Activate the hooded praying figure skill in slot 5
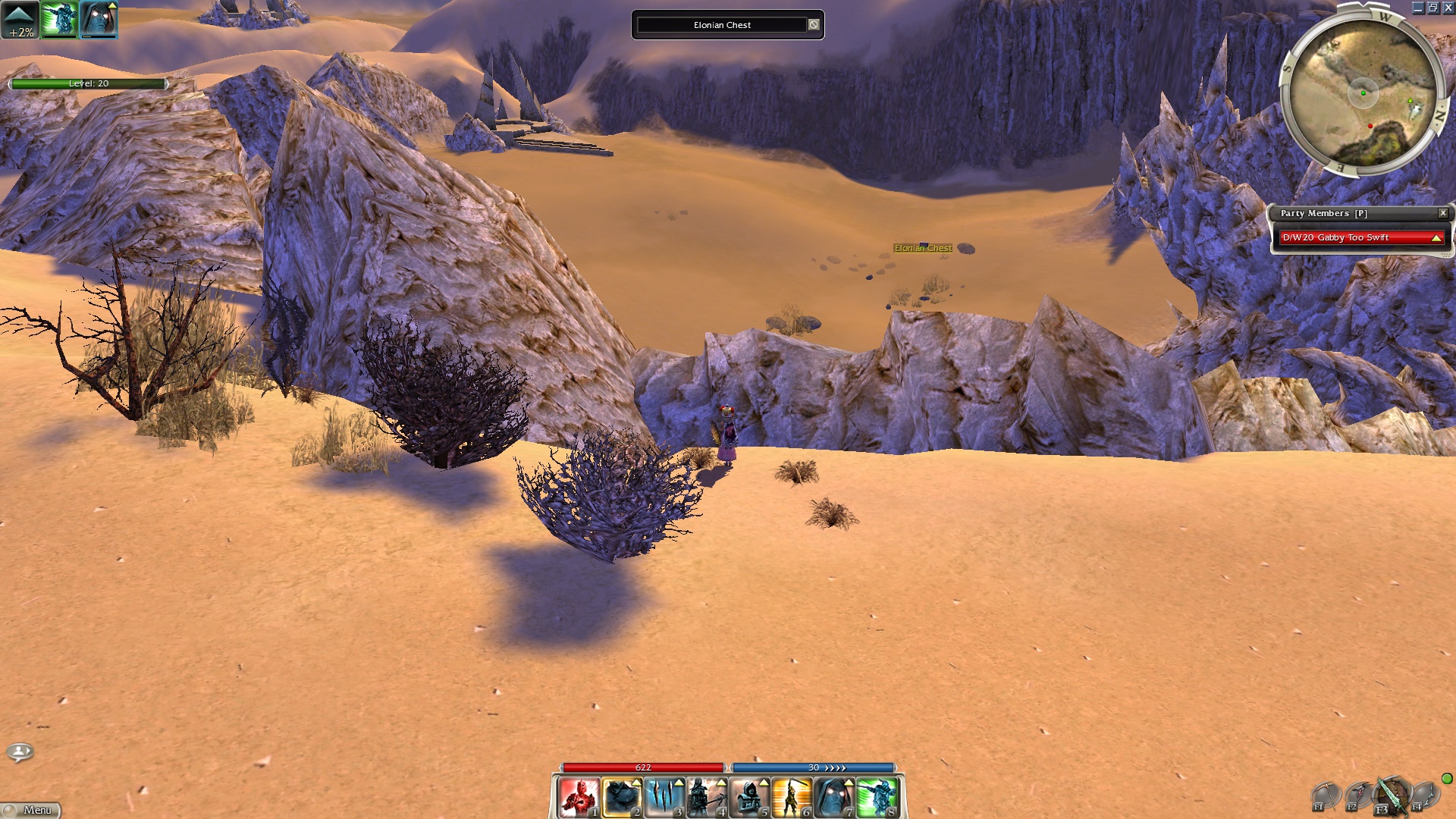 [749, 798]
